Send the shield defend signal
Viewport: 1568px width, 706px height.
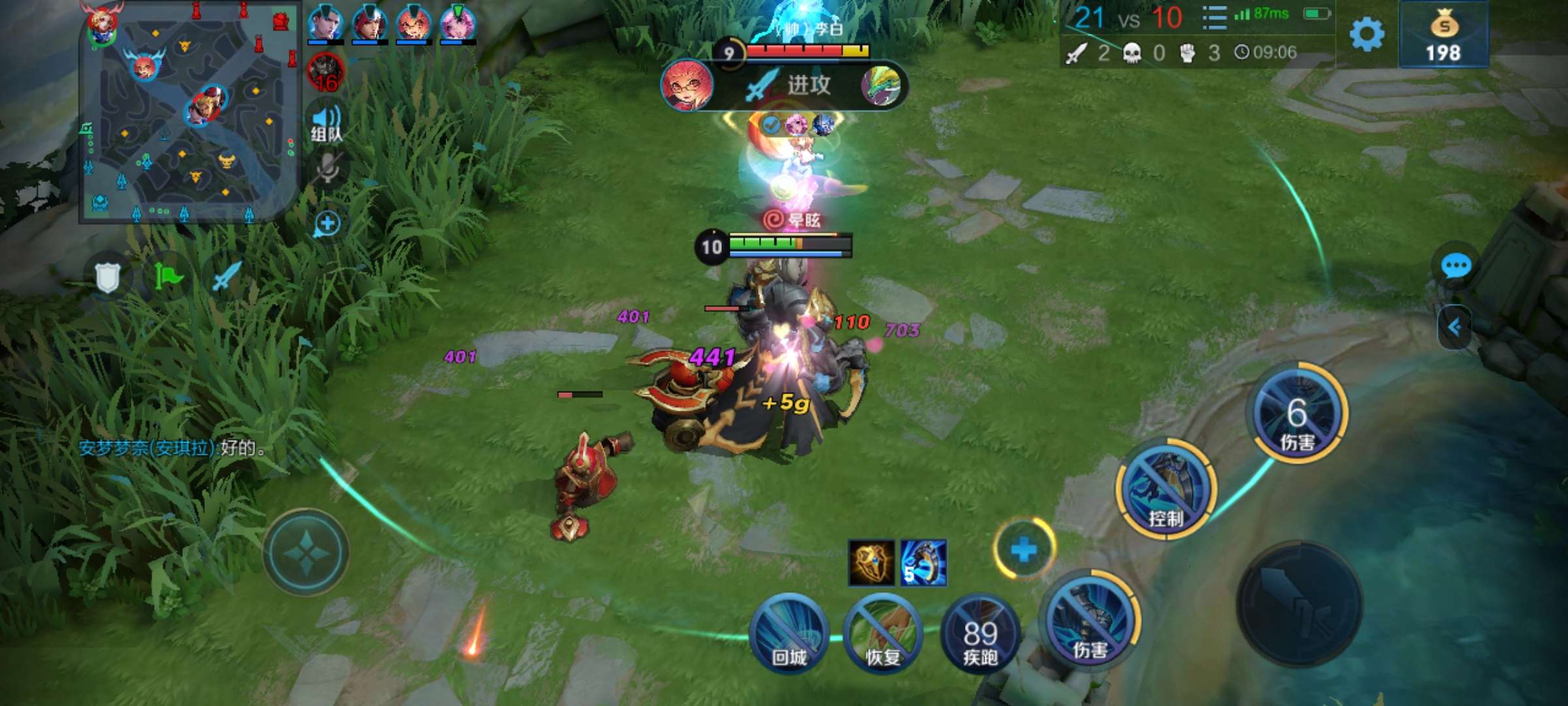click(108, 277)
